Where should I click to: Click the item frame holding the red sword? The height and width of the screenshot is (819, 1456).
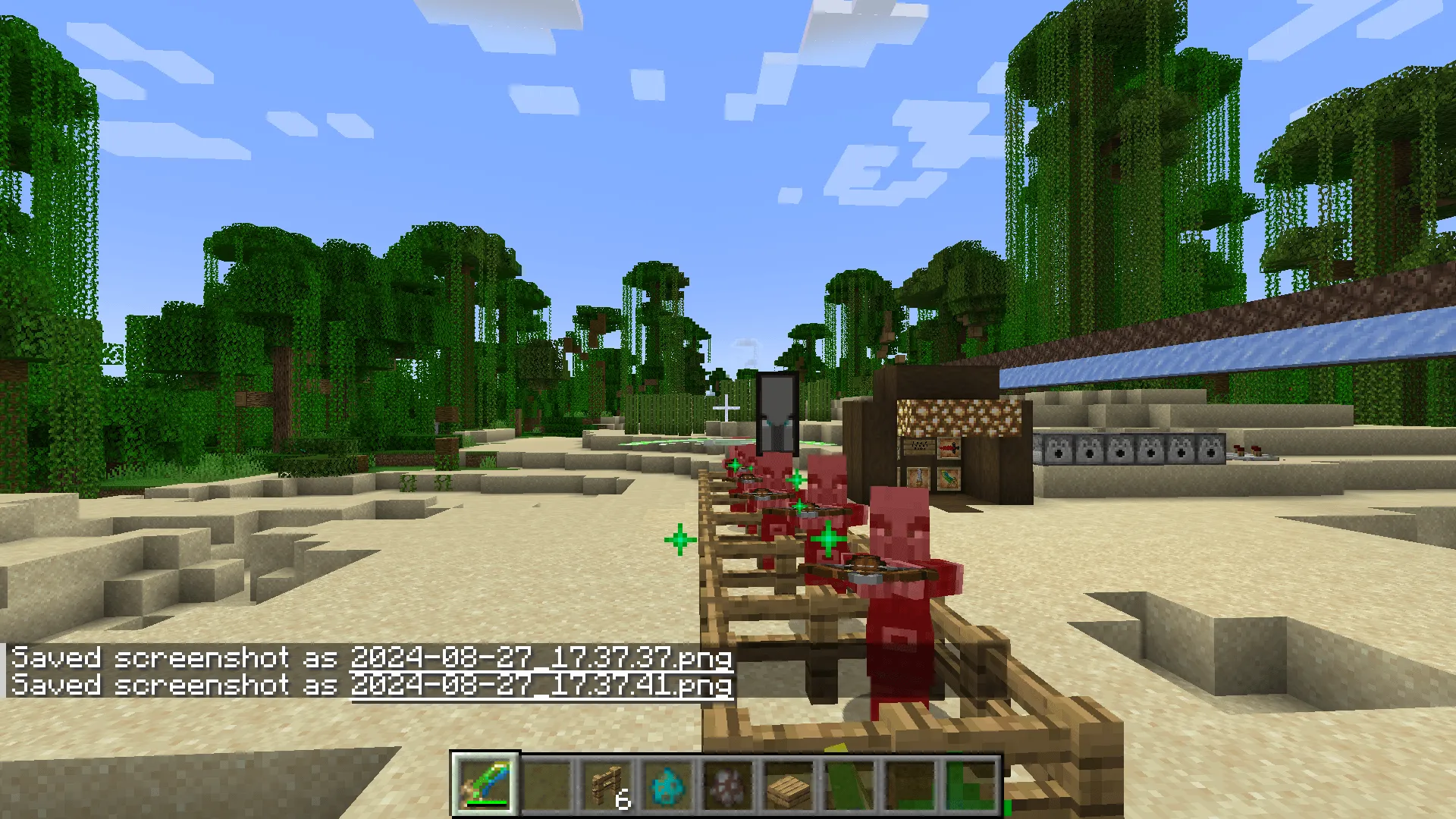coord(950,448)
